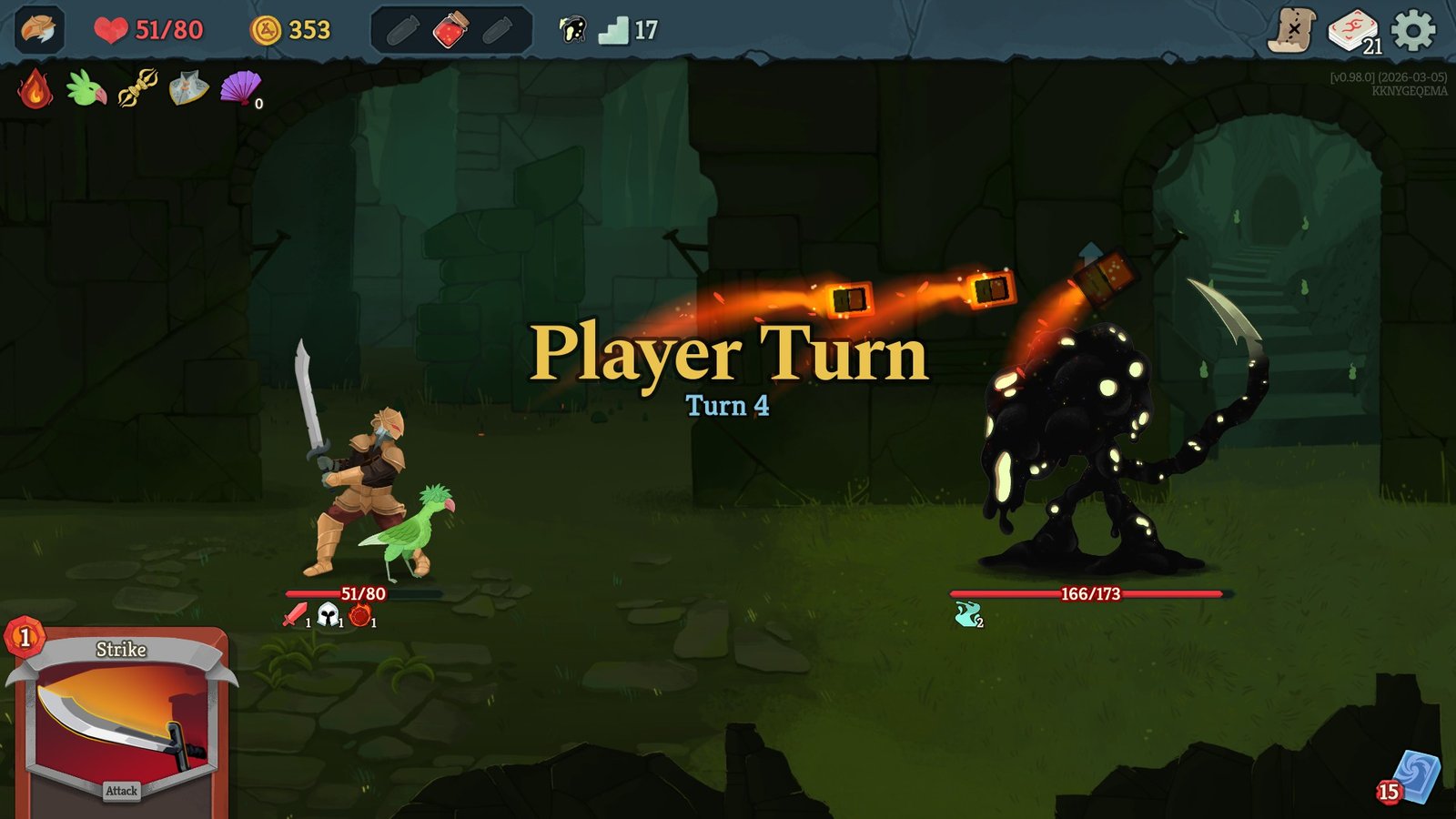Inspect the green bird relic
This screenshot has height=819, width=1456.
86,89
